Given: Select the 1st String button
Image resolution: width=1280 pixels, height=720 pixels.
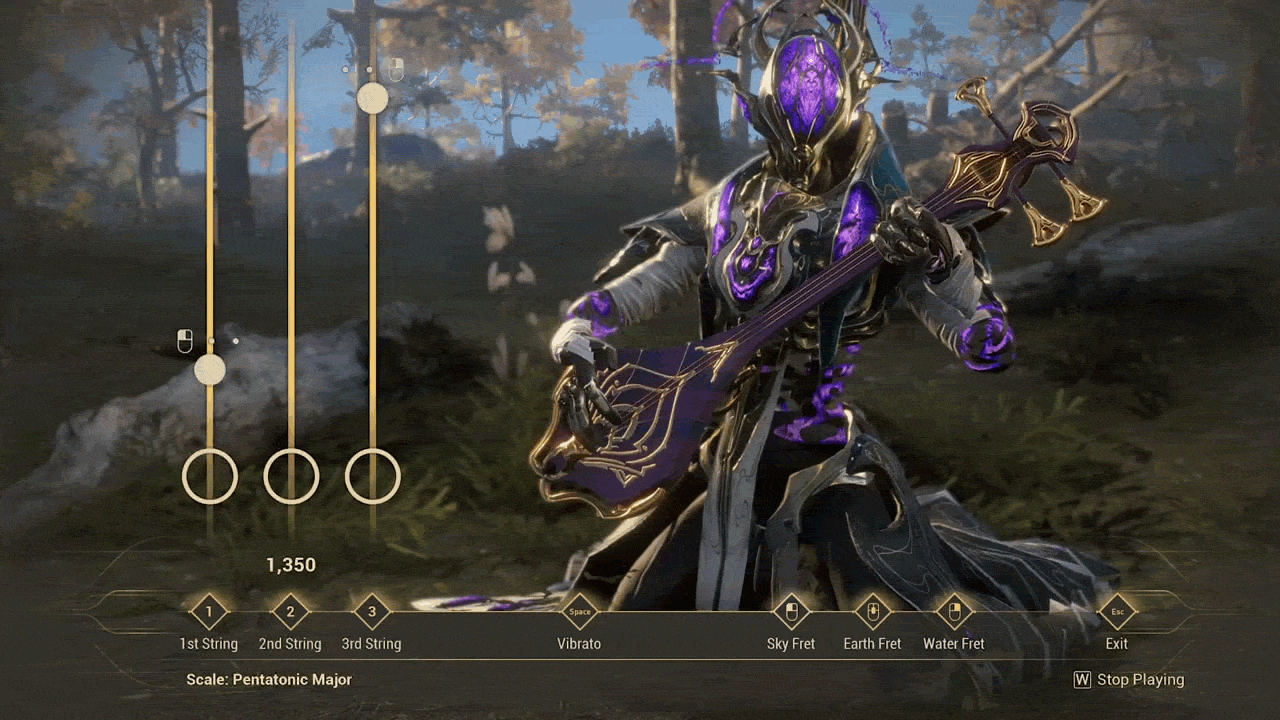Looking at the screenshot, I should tap(209, 612).
